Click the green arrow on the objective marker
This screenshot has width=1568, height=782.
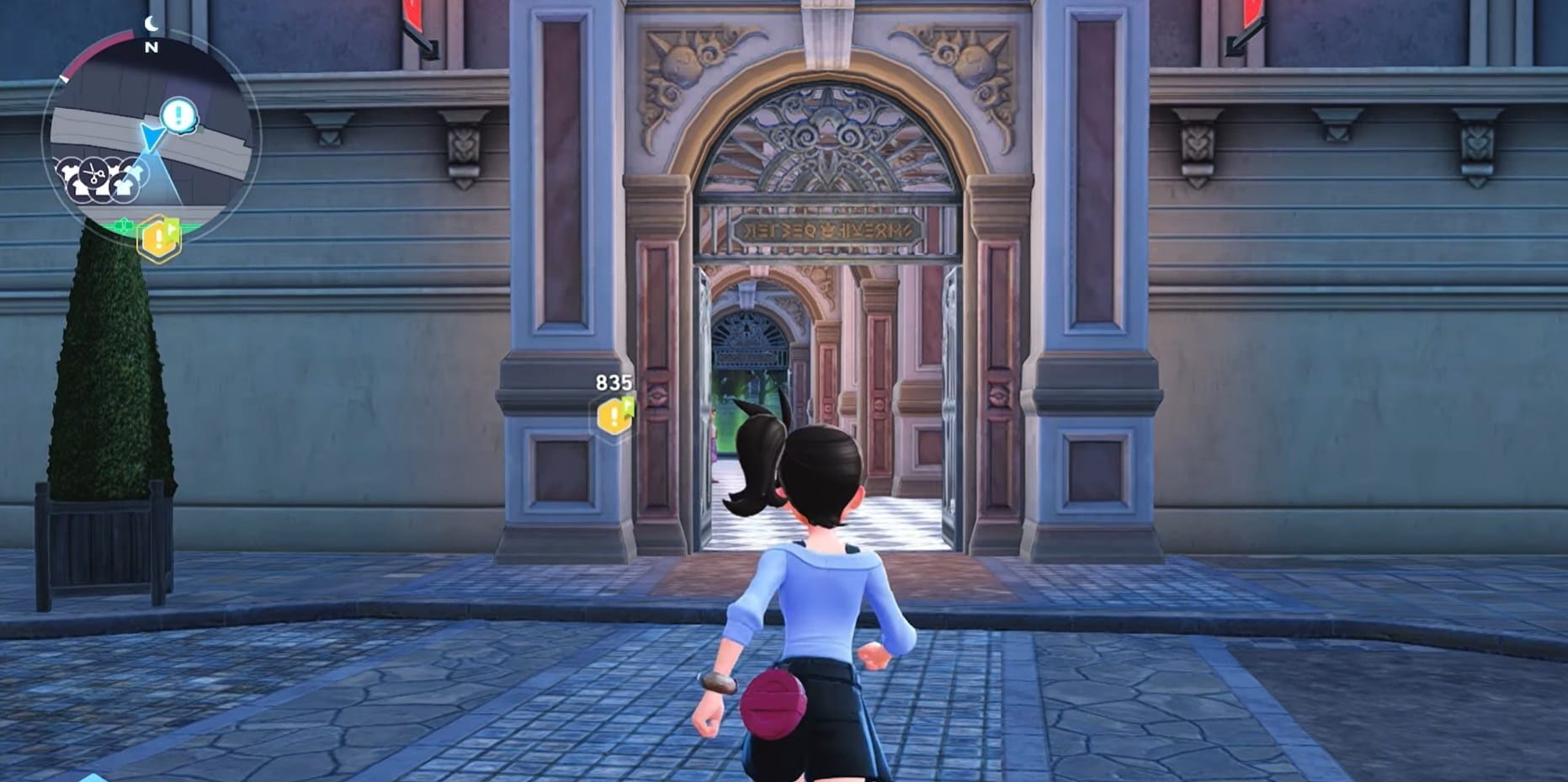tap(171, 228)
